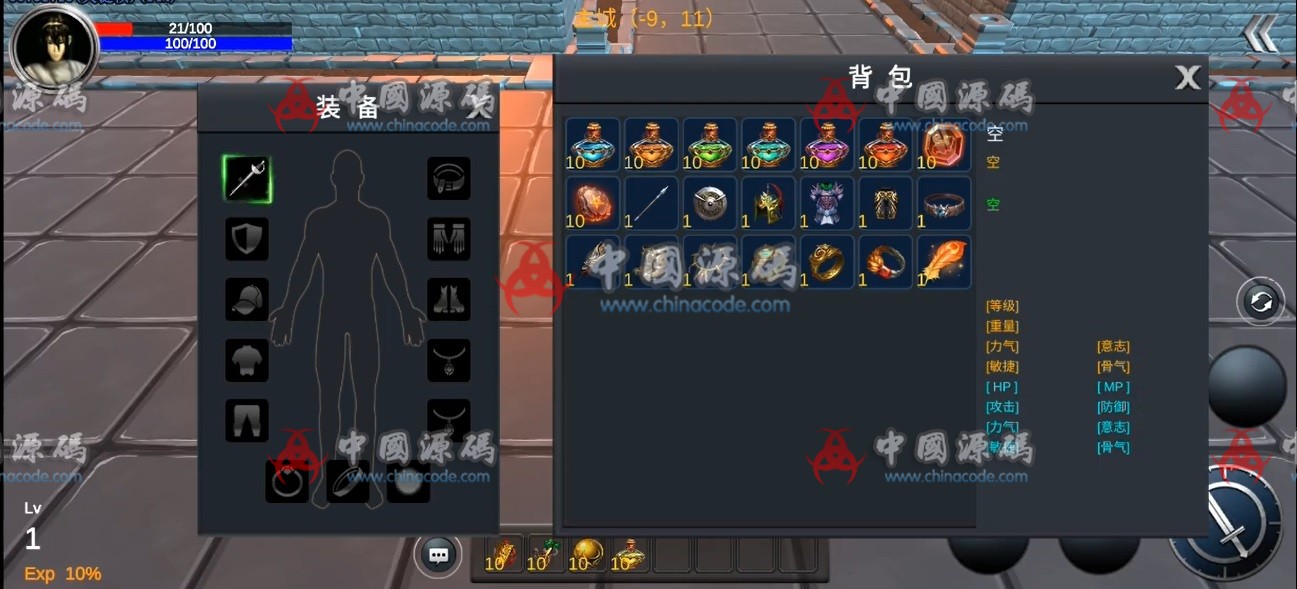
Task: Select the cap helmet equipment slot
Action: pyautogui.click(x=247, y=299)
